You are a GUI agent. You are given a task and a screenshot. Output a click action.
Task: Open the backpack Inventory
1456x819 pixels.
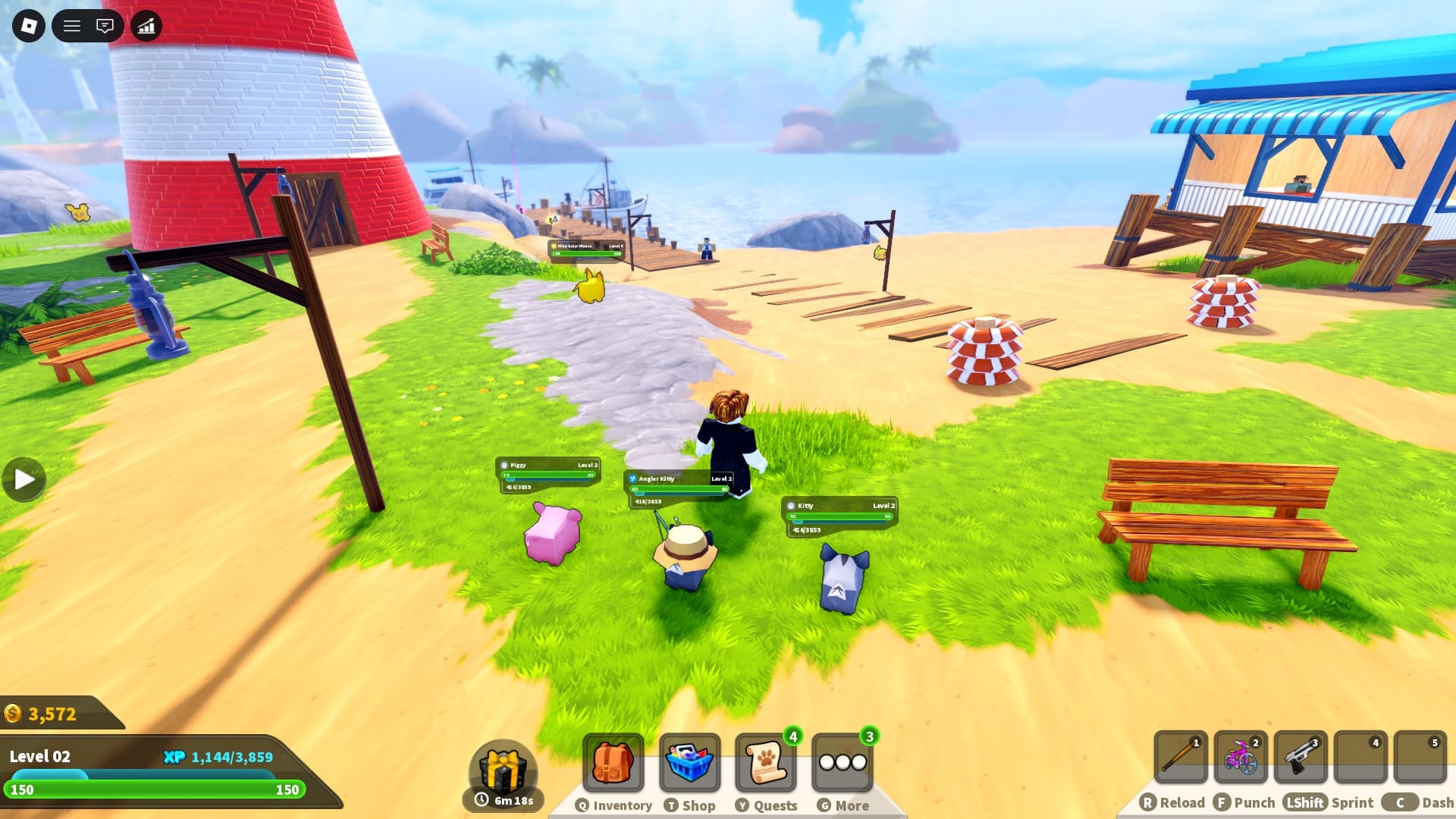[613, 763]
